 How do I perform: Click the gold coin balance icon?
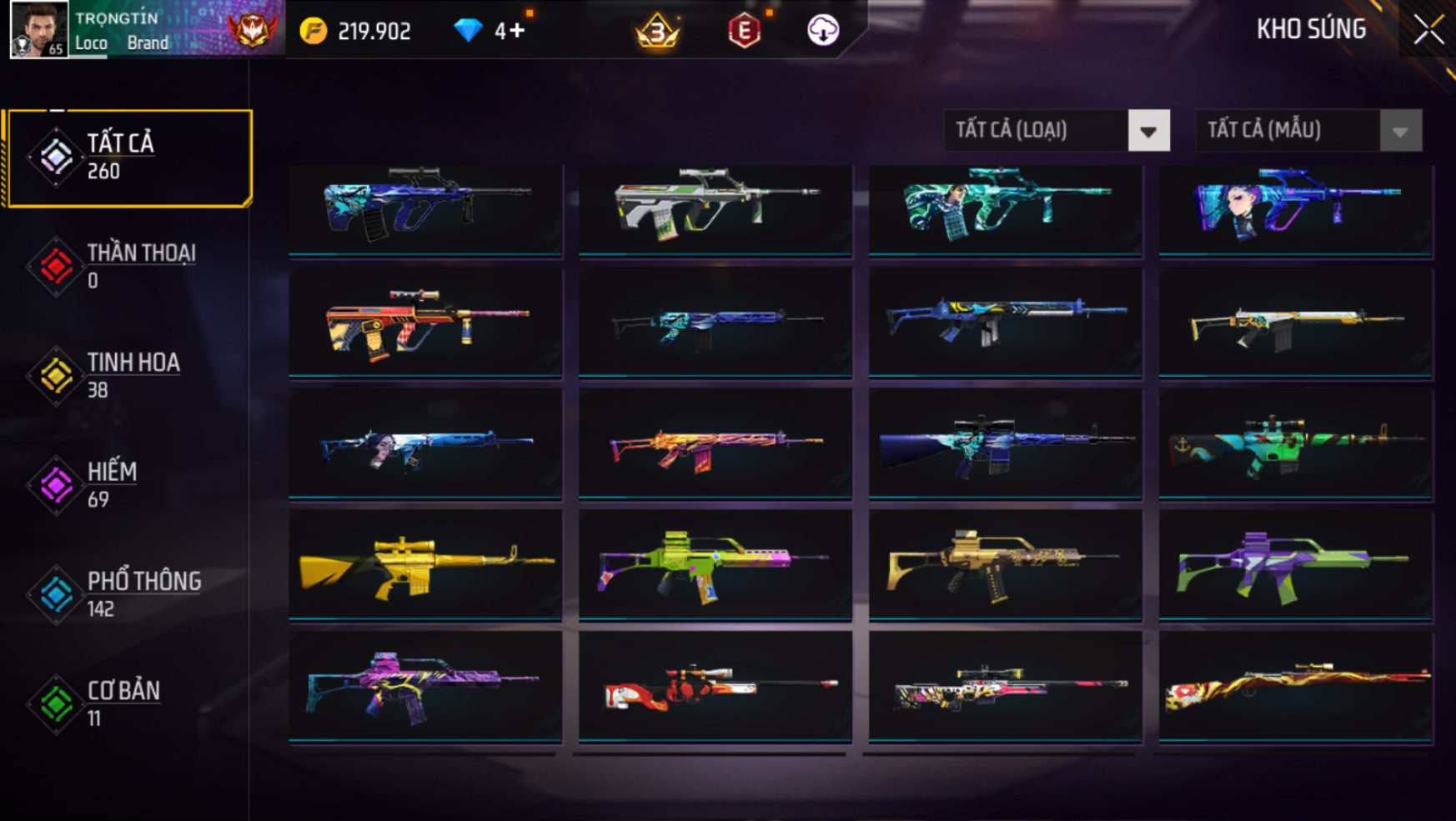coord(314,32)
